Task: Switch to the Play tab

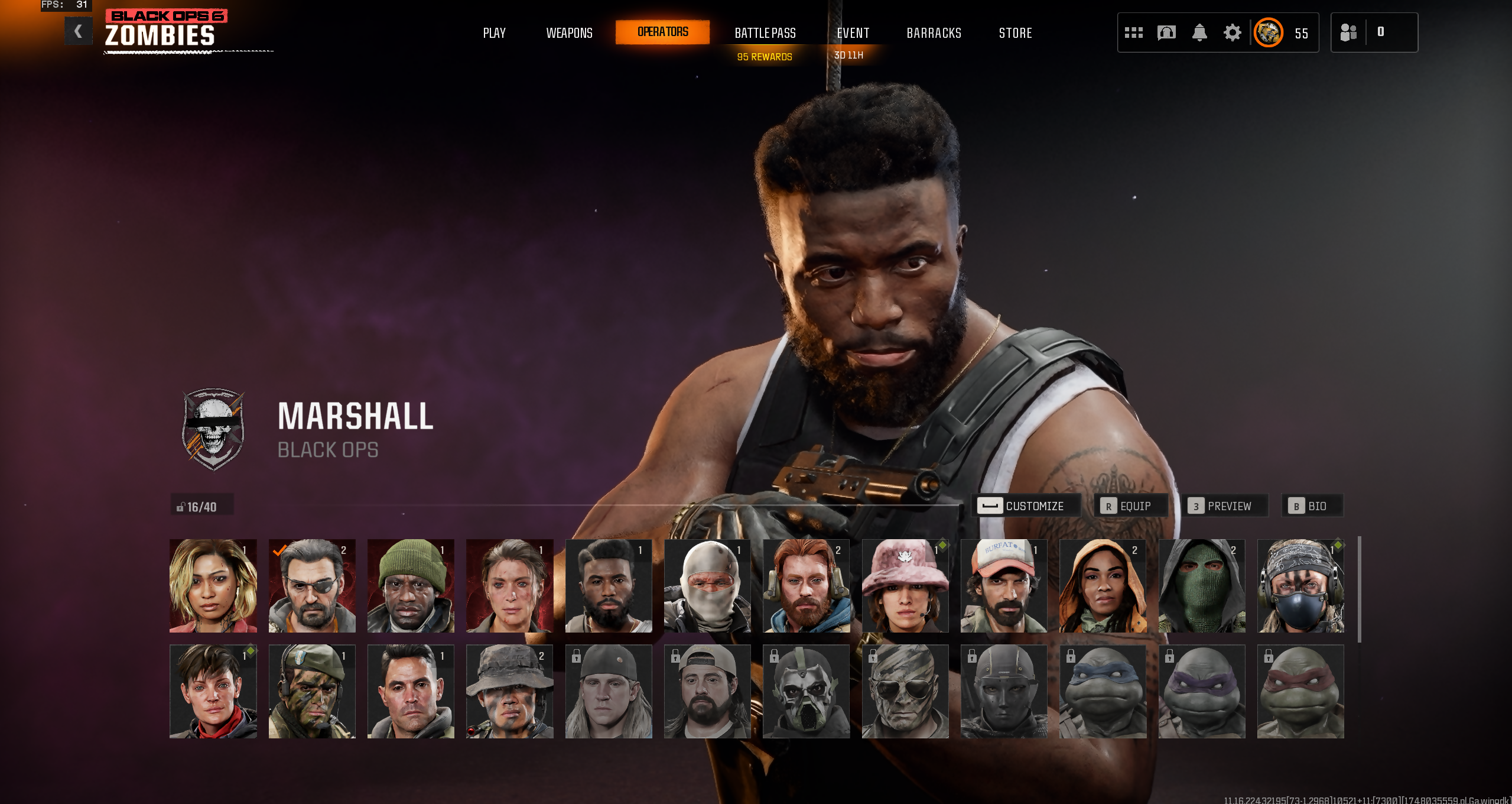Action: (494, 33)
